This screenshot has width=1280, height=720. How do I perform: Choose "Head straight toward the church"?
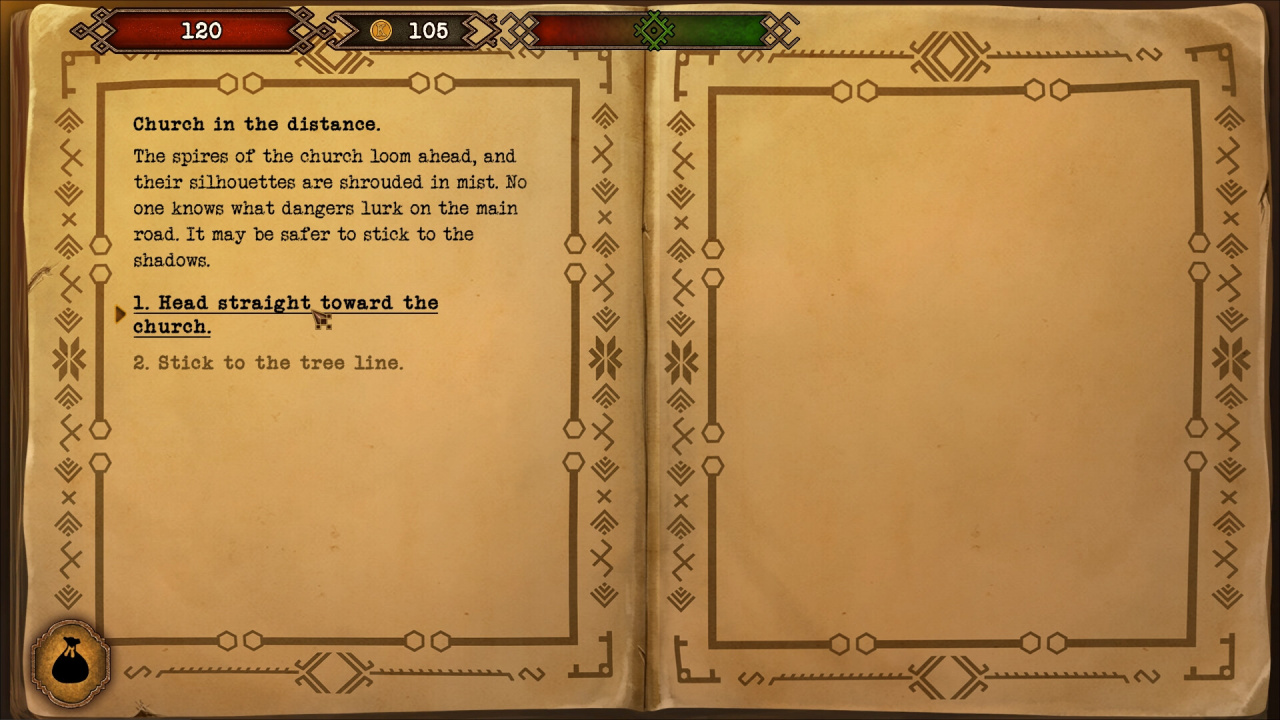tap(285, 314)
